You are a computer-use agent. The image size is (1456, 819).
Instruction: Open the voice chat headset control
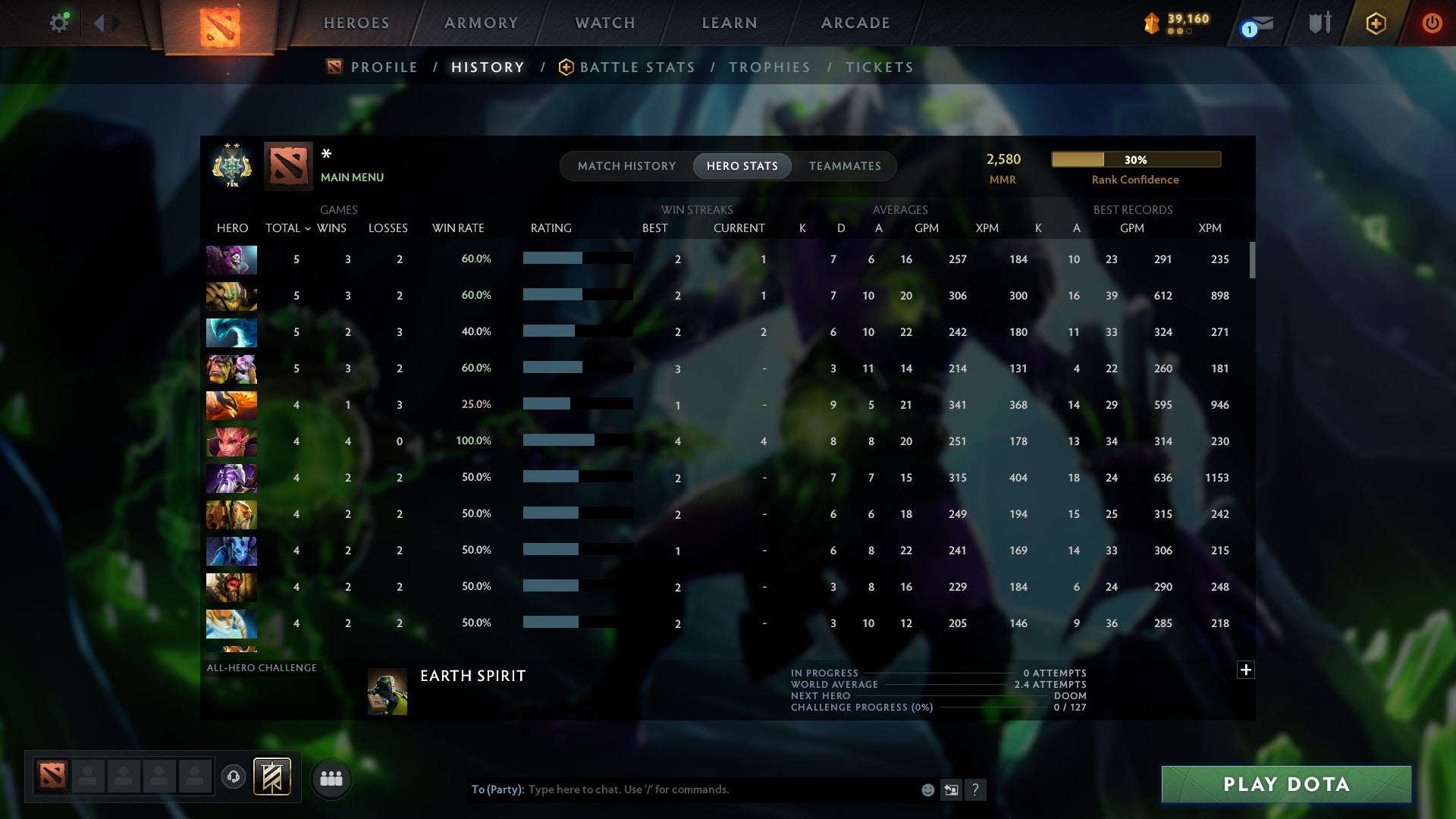coord(234,778)
